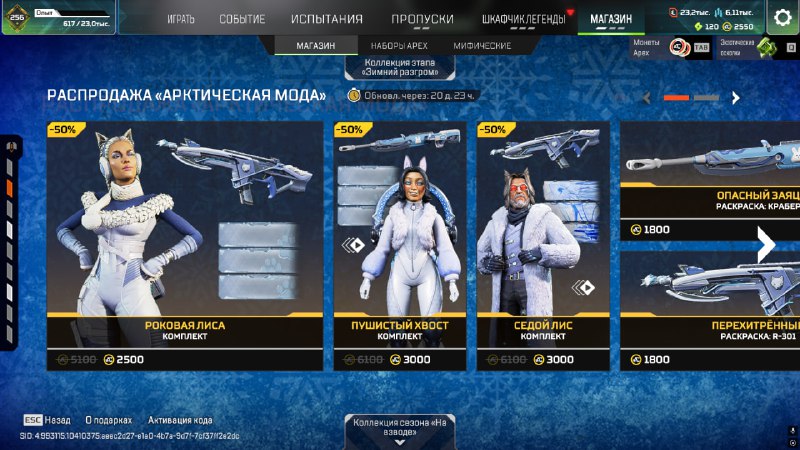Open the «На взводе» season collection banner
This screenshot has height=450, width=800.
pyautogui.click(x=400, y=430)
